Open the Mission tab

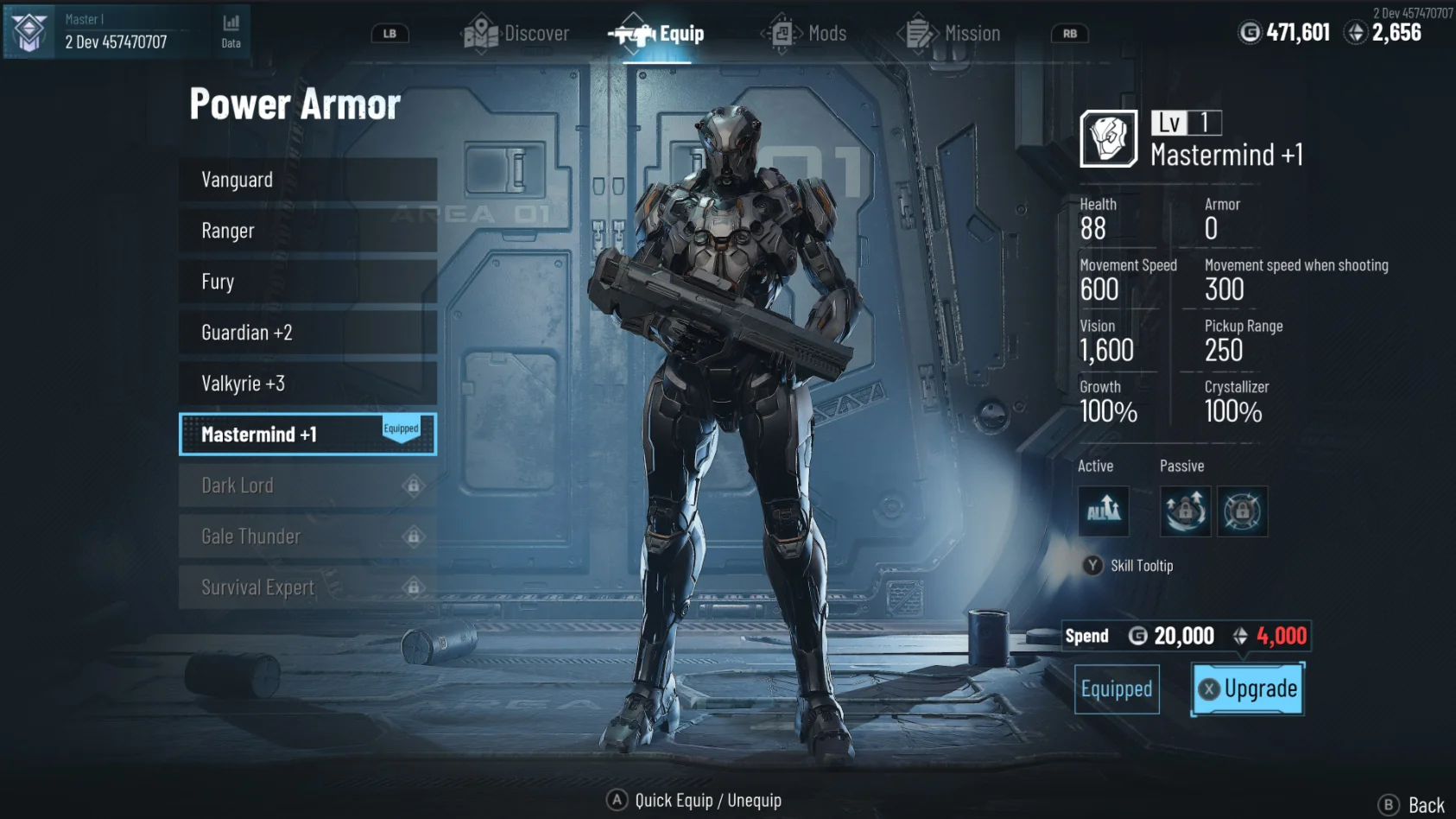click(949, 34)
